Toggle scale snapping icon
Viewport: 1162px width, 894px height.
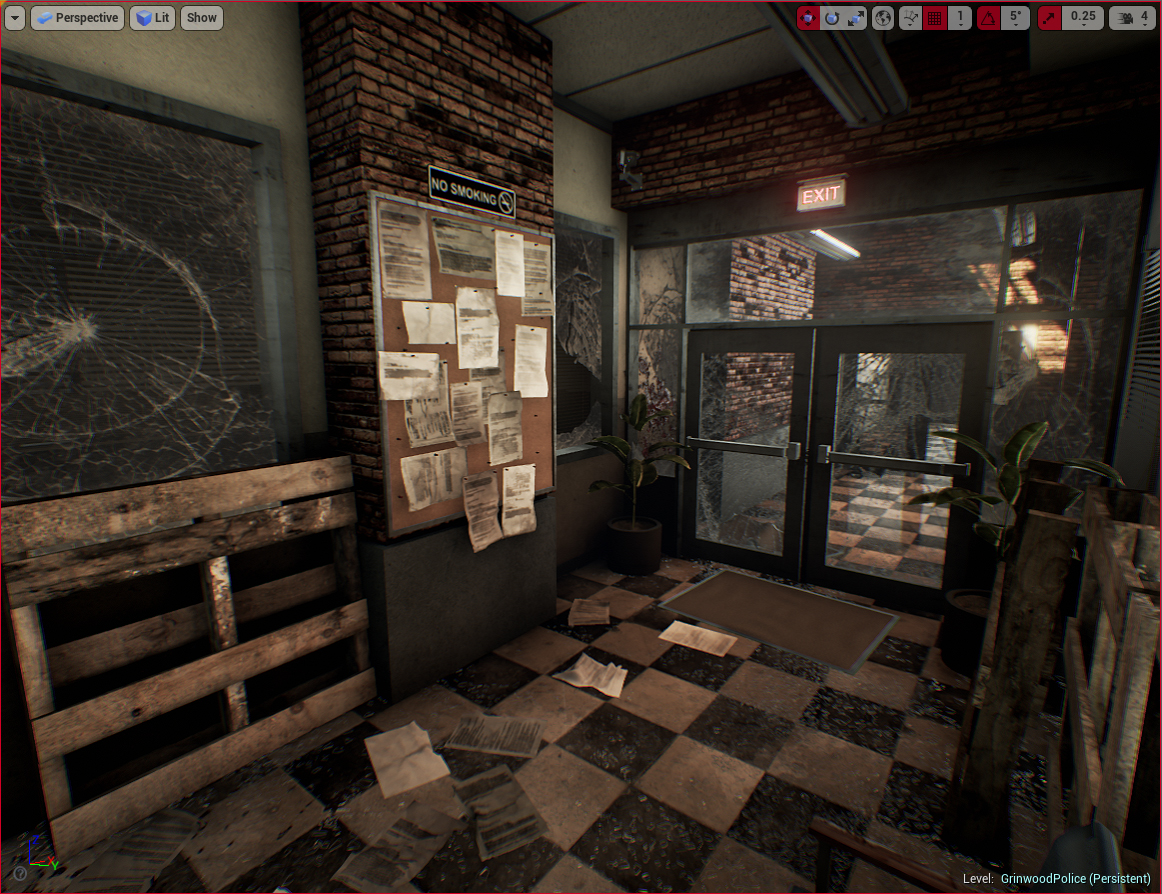coord(1050,17)
